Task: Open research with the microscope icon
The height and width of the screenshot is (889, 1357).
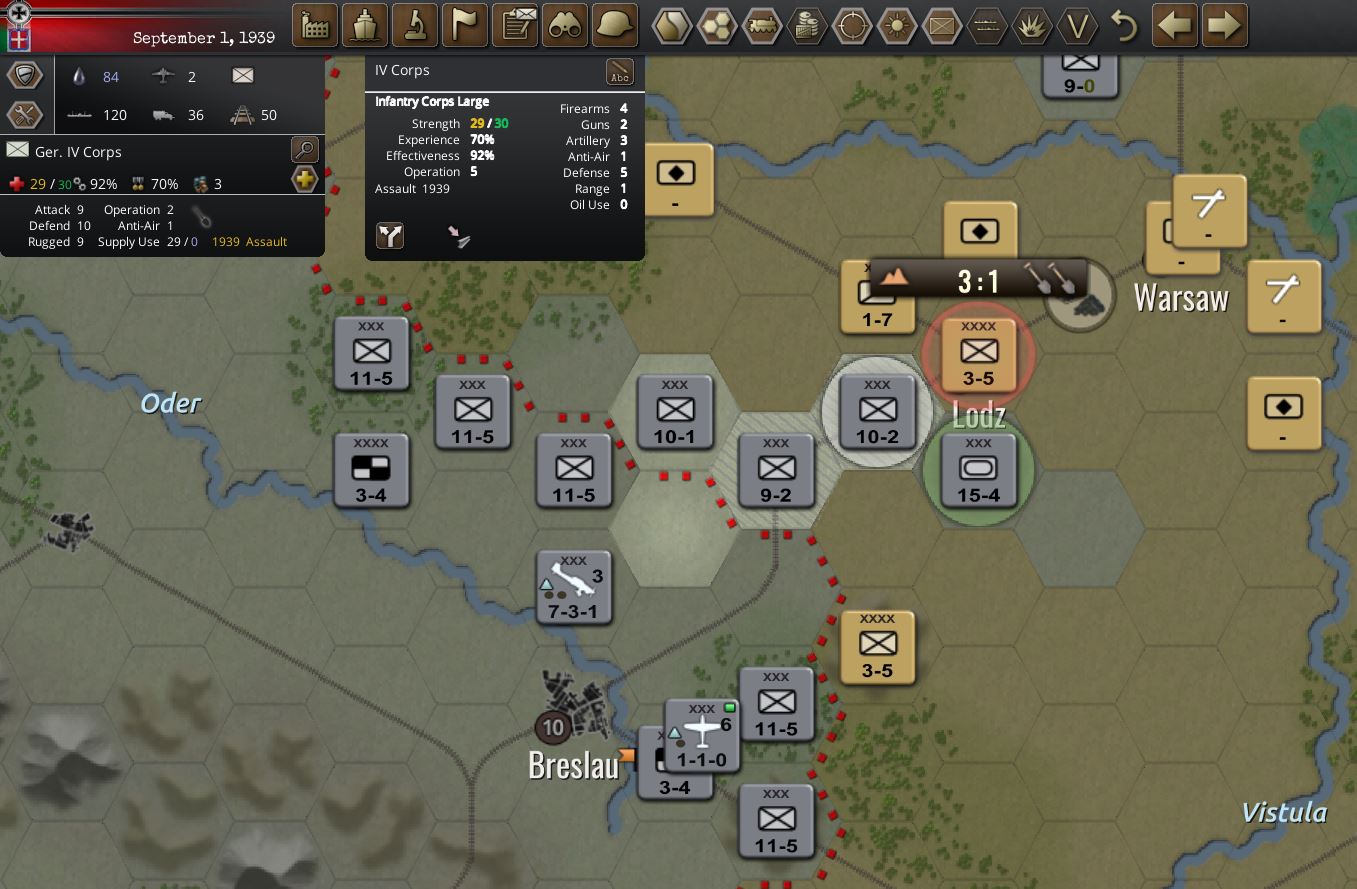Action: pos(414,24)
